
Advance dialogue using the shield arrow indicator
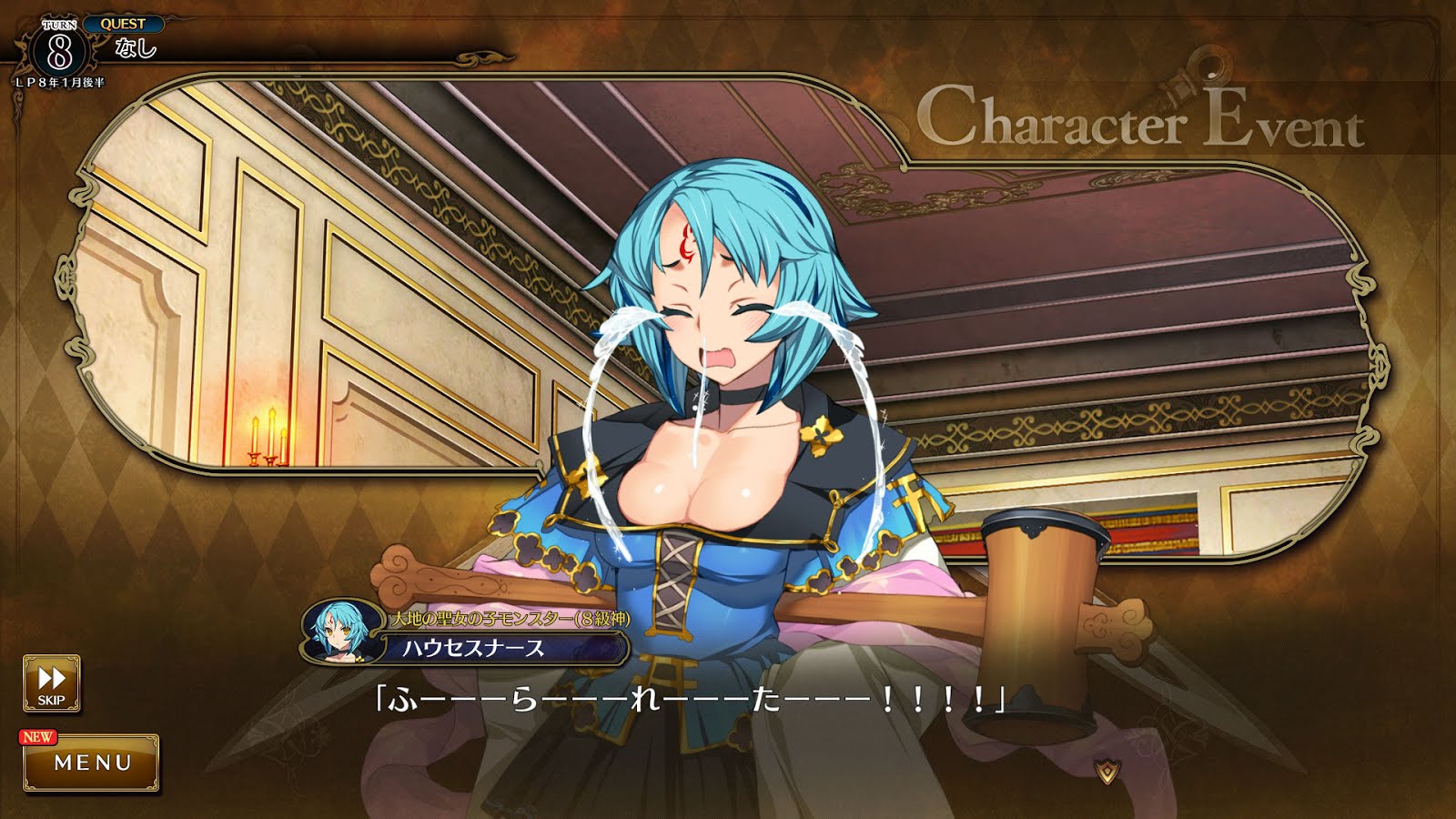[x=1107, y=772]
